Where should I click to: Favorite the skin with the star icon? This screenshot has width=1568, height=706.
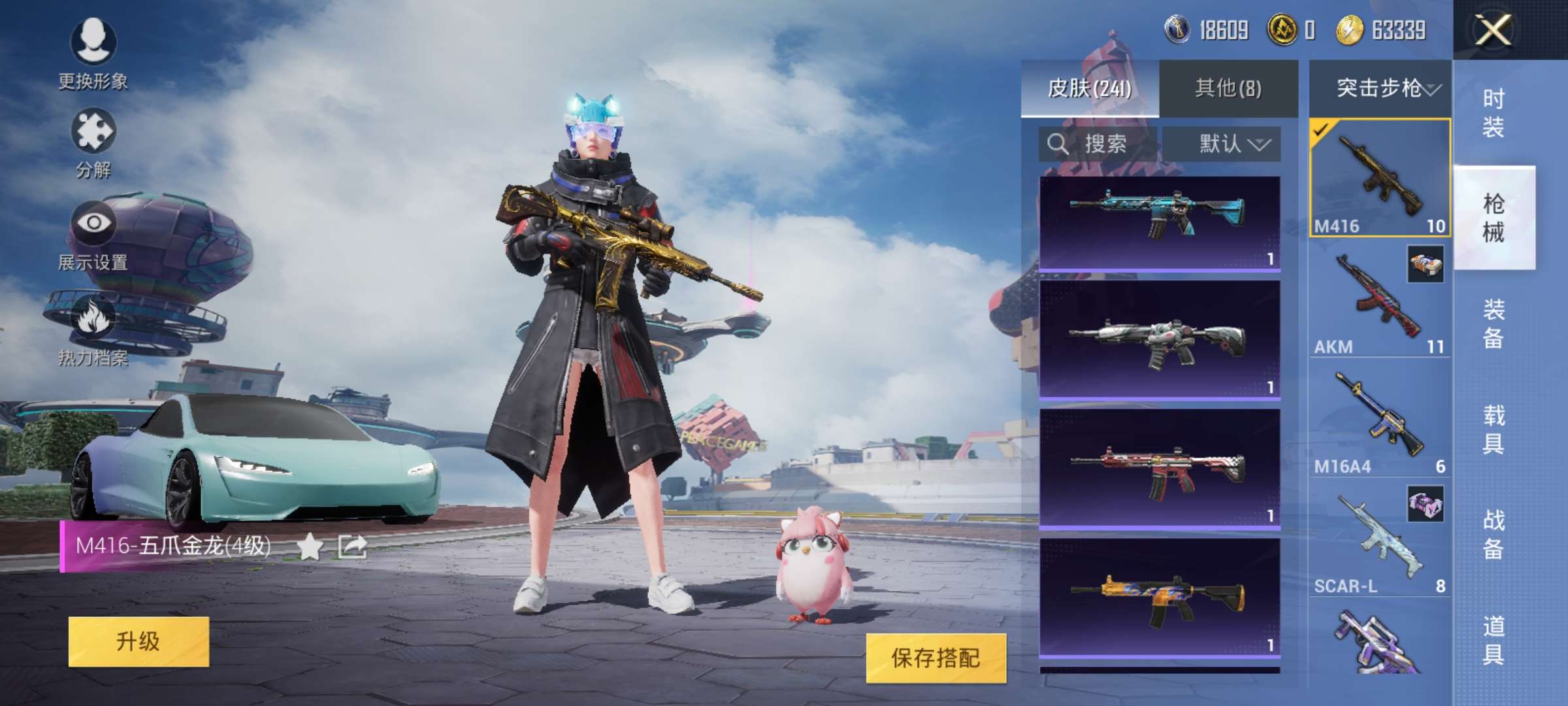pos(310,546)
